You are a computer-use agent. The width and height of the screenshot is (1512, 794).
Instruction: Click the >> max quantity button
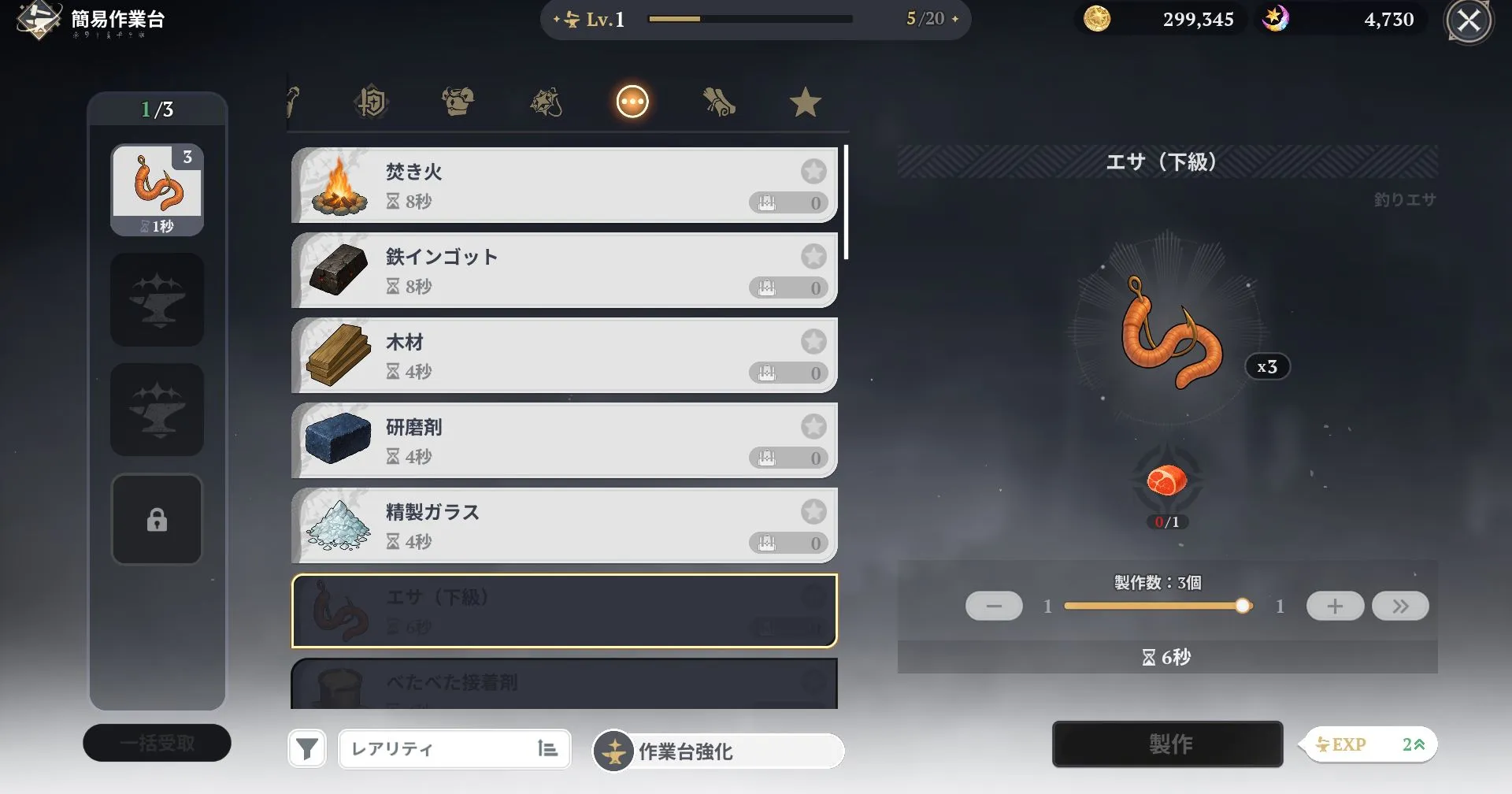pyautogui.click(x=1401, y=606)
